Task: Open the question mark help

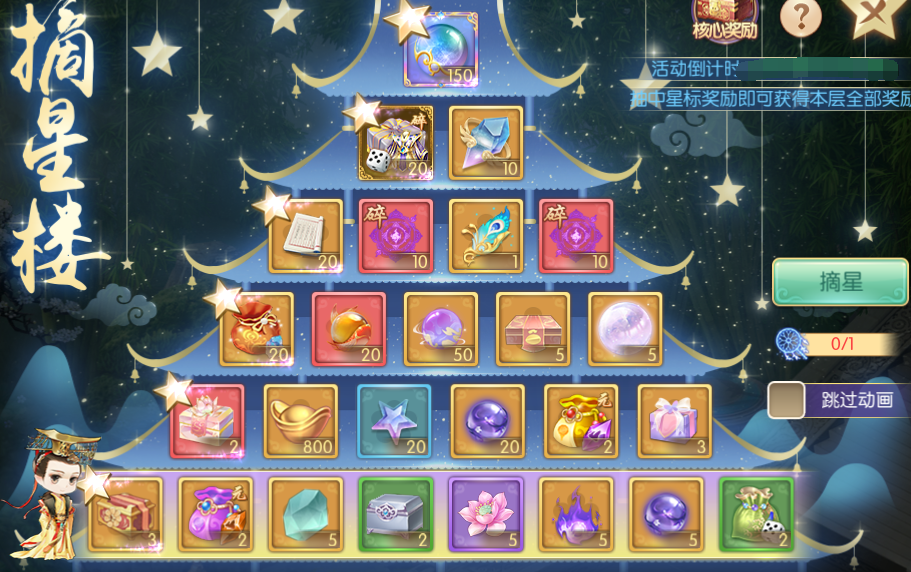Action: coord(800,17)
